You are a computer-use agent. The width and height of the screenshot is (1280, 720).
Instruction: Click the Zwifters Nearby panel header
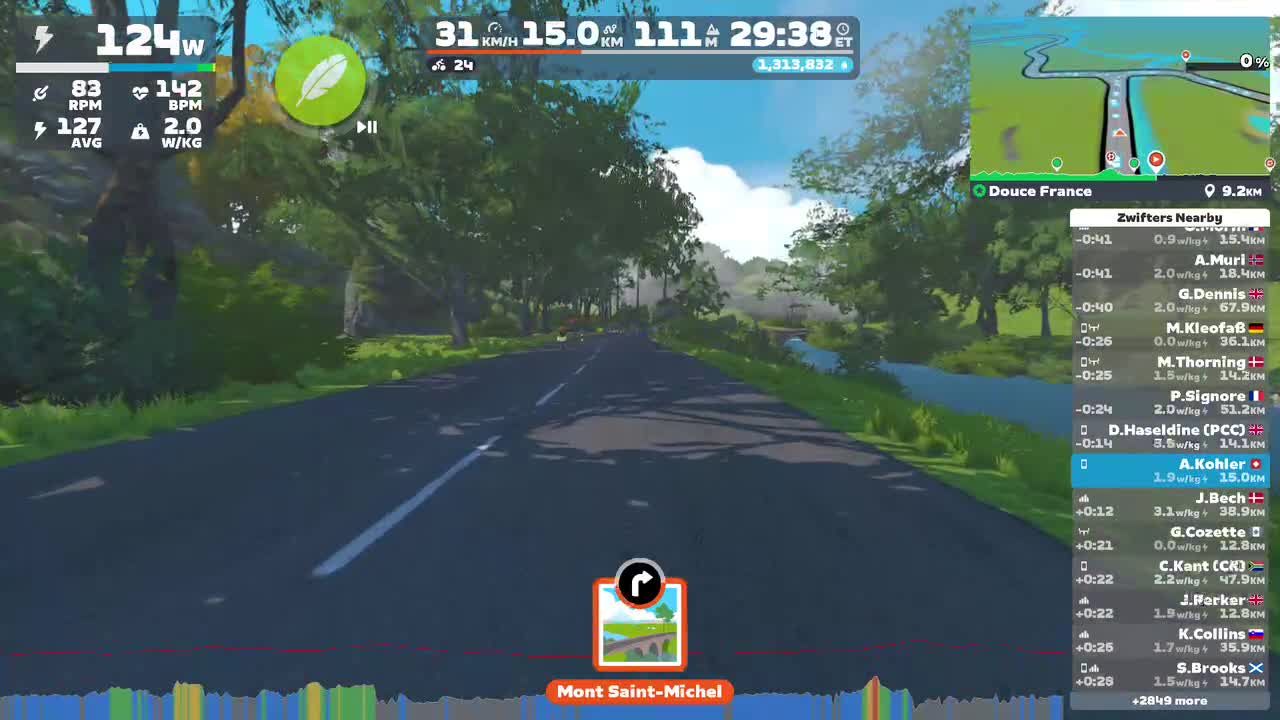coord(1169,217)
